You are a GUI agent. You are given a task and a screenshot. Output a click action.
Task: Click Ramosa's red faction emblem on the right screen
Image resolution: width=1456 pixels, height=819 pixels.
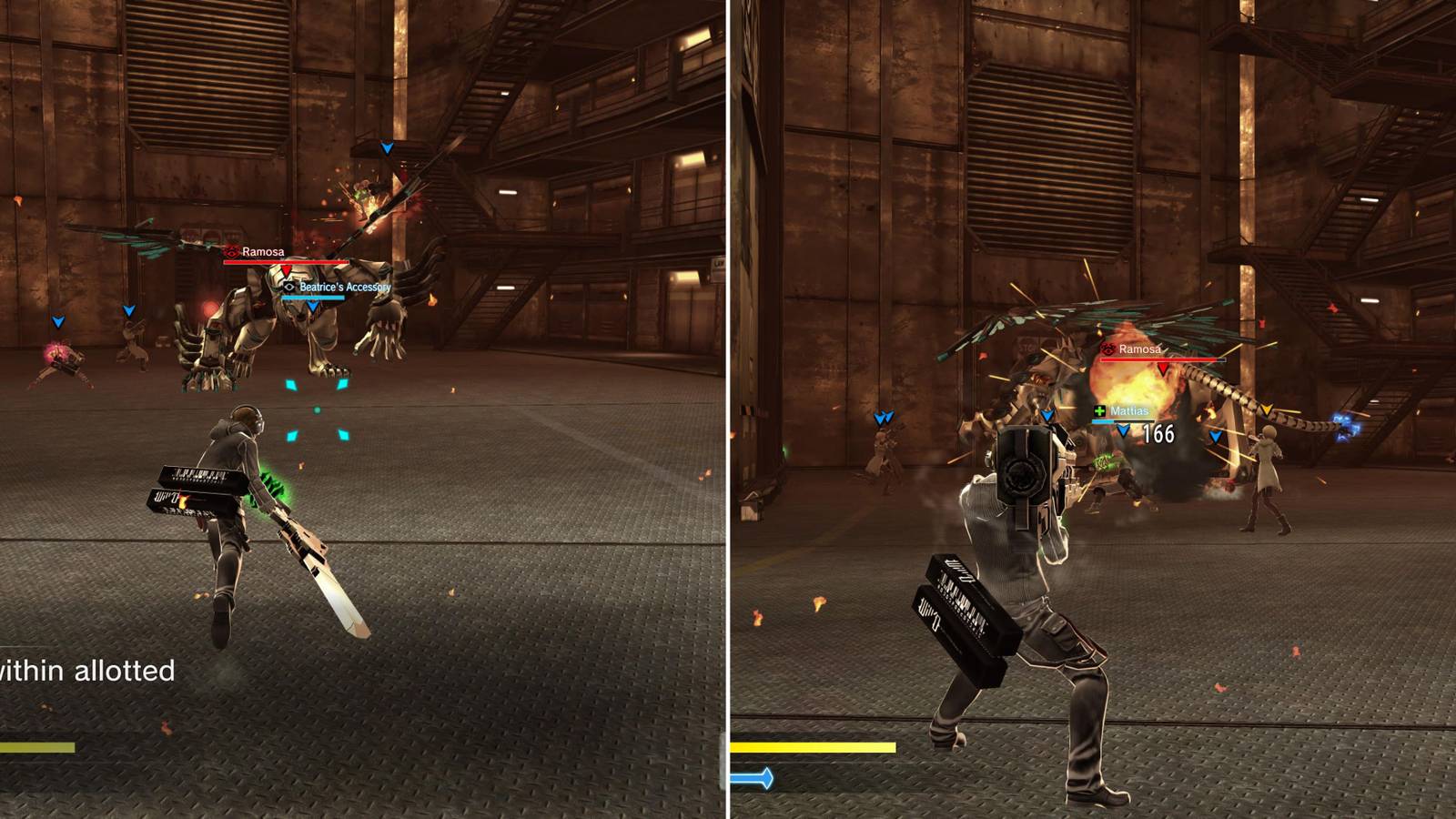[1107, 349]
